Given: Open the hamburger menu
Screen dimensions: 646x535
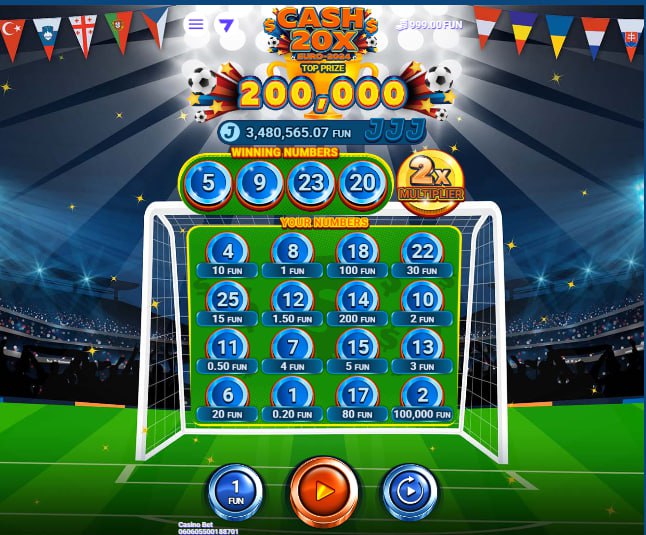Looking at the screenshot, I should [x=196, y=24].
